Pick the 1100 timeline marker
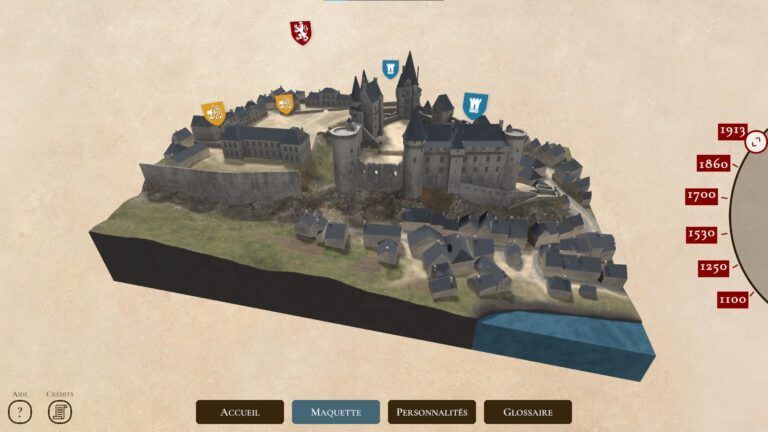768x432 pixels. pyautogui.click(x=732, y=299)
